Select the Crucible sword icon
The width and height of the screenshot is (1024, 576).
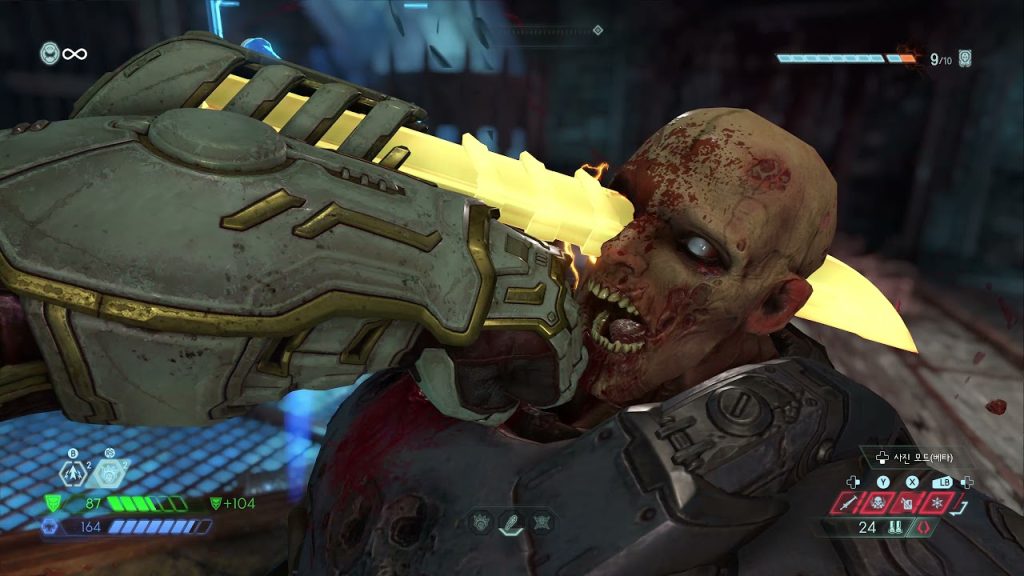(850, 504)
